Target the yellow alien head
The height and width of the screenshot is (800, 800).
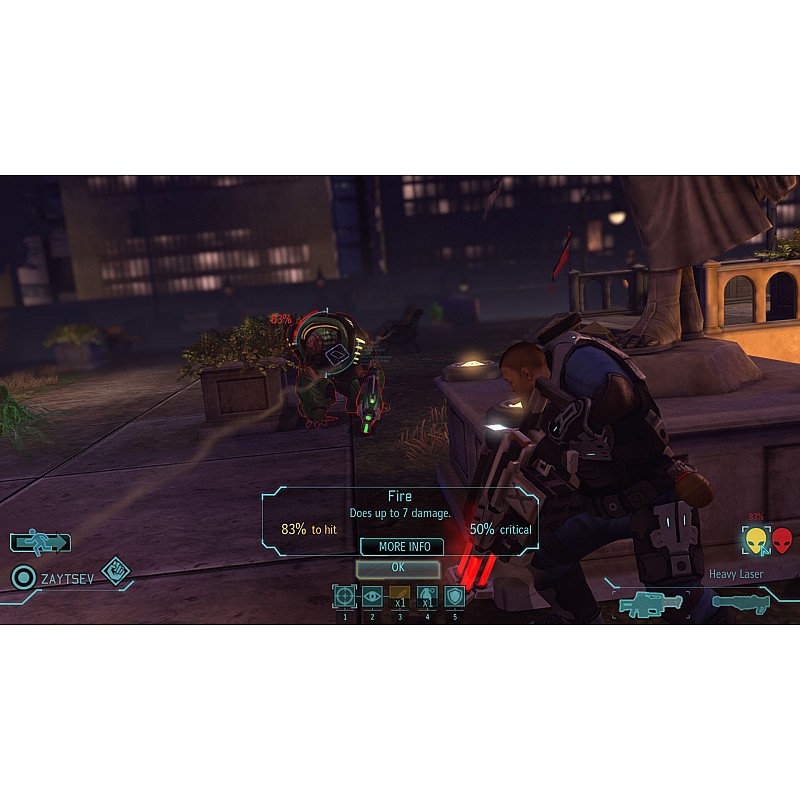pyautogui.click(x=756, y=540)
